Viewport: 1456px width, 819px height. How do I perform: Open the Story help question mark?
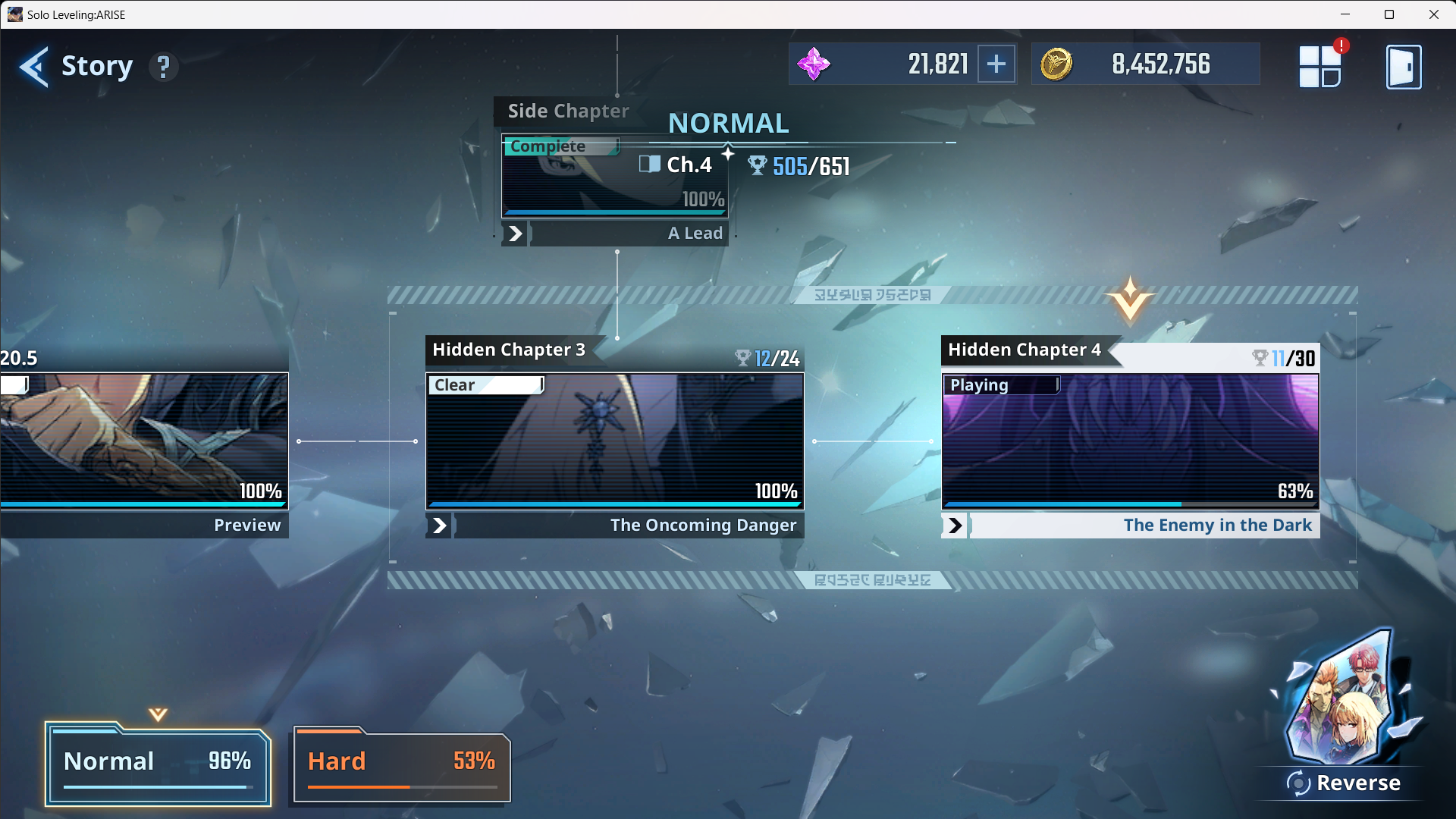click(x=163, y=67)
